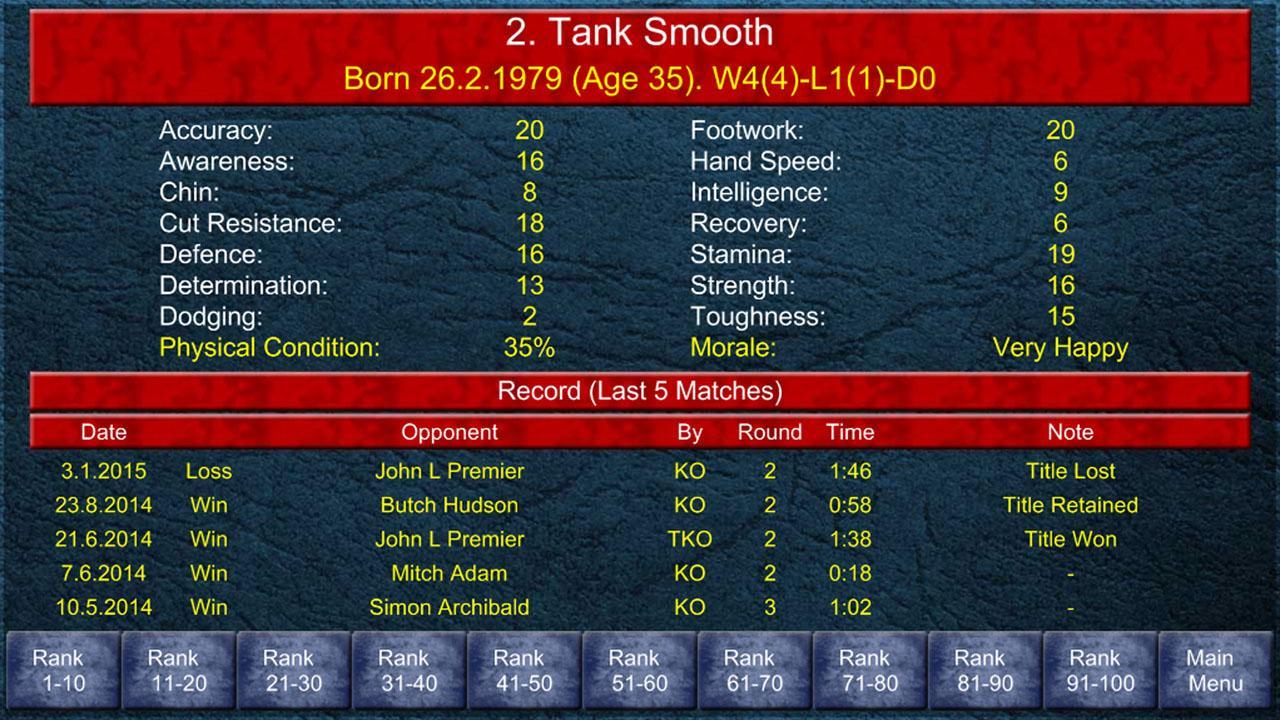This screenshot has width=1280, height=720.
Task: Select opponent Mitch Adam
Action: pyautogui.click(x=449, y=573)
